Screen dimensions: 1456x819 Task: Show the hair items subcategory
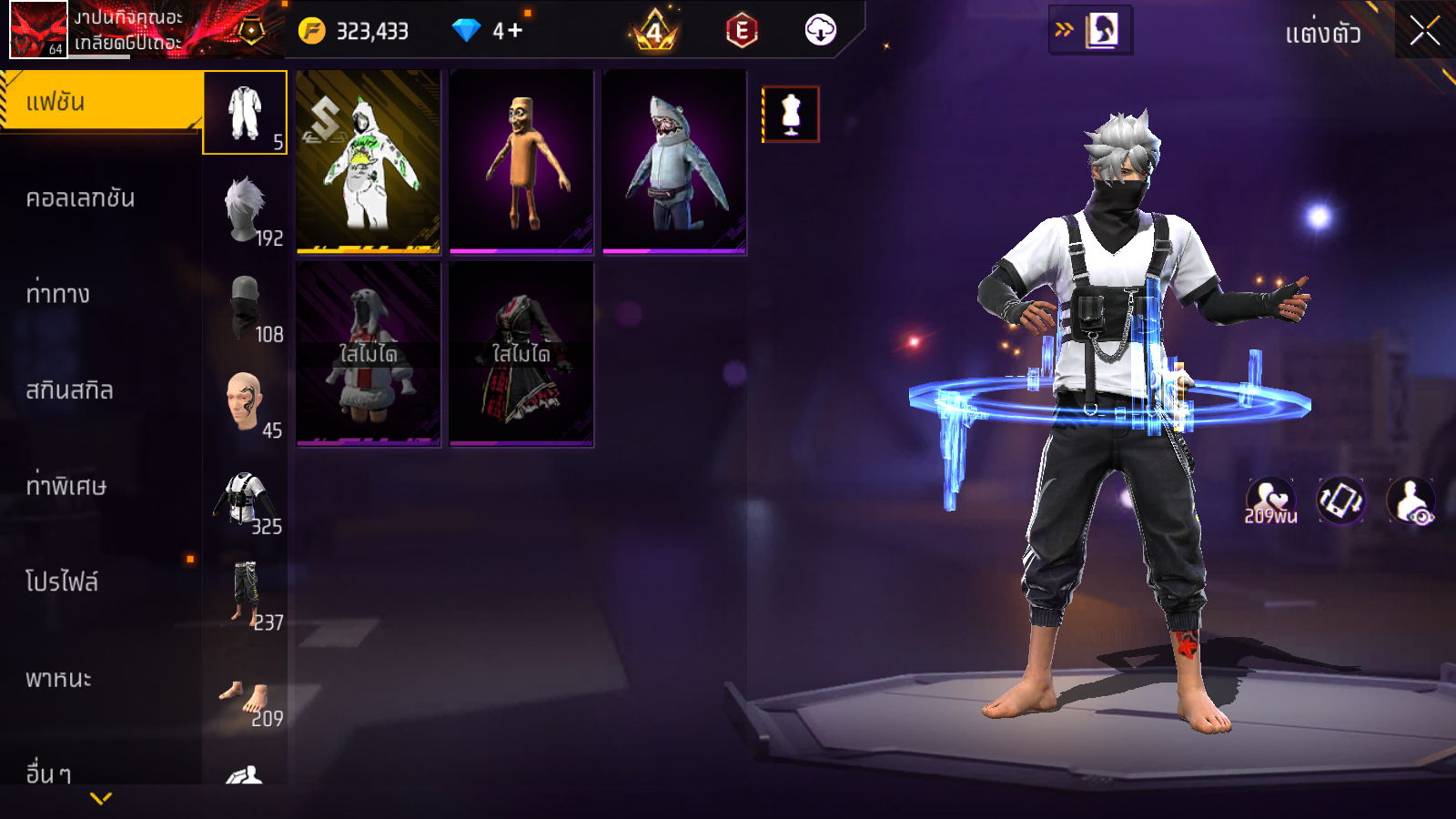point(245,209)
